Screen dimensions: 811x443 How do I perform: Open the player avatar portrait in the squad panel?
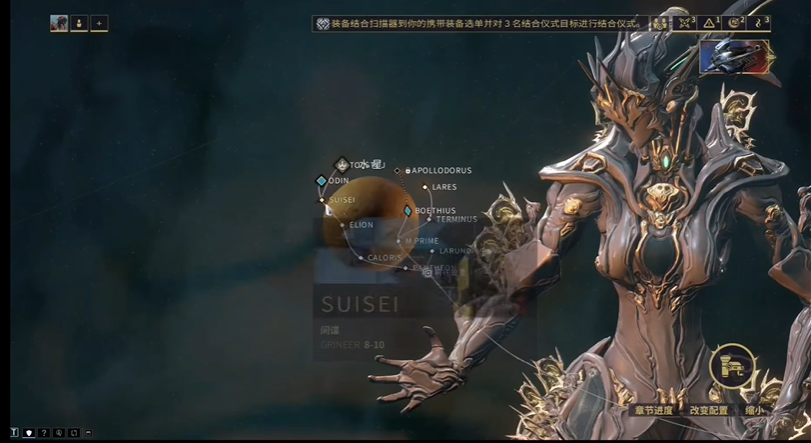coord(59,23)
